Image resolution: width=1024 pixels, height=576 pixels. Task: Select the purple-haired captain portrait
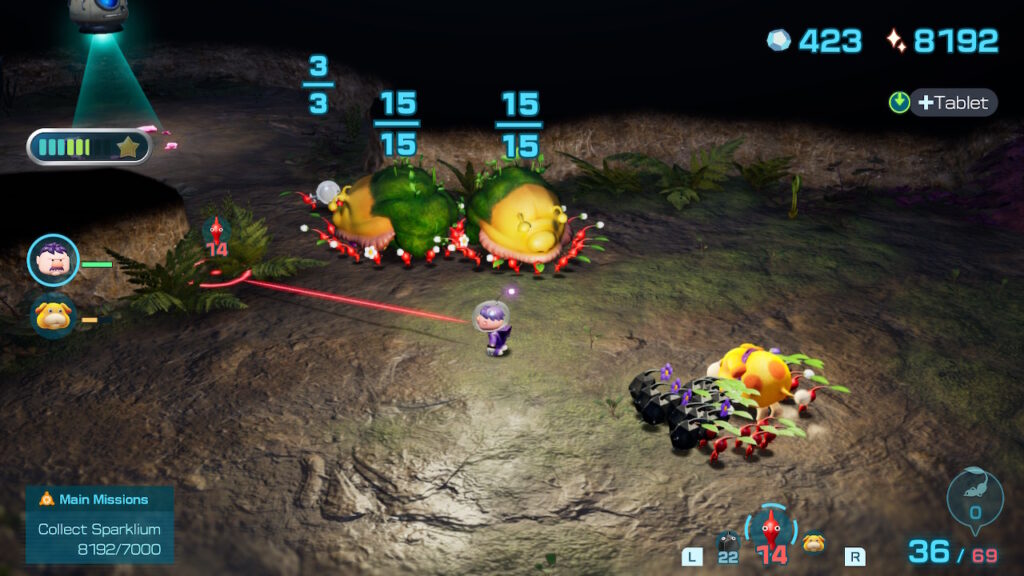click(x=53, y=260)
